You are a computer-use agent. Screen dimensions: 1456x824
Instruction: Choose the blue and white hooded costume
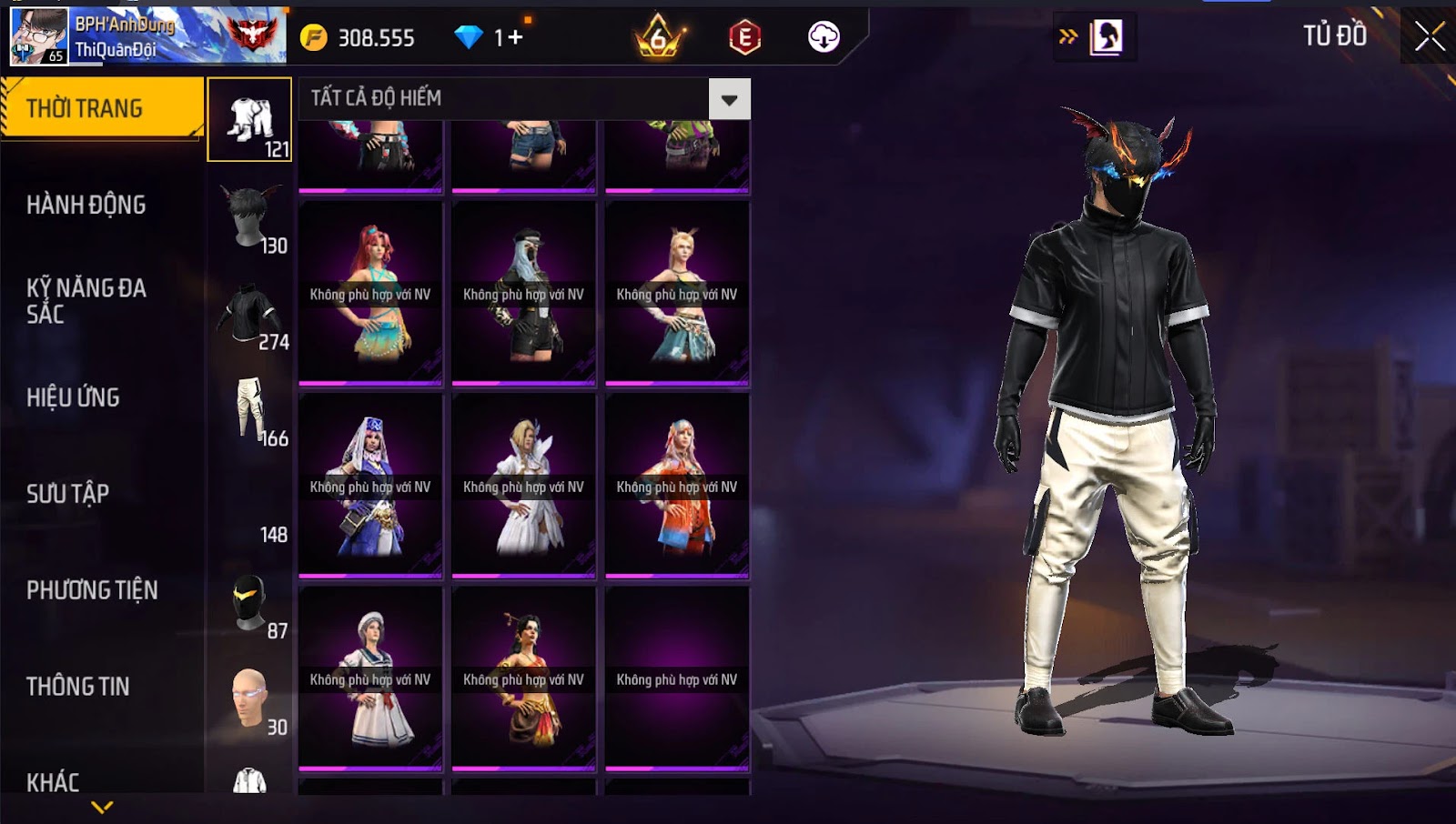[370, 486]
